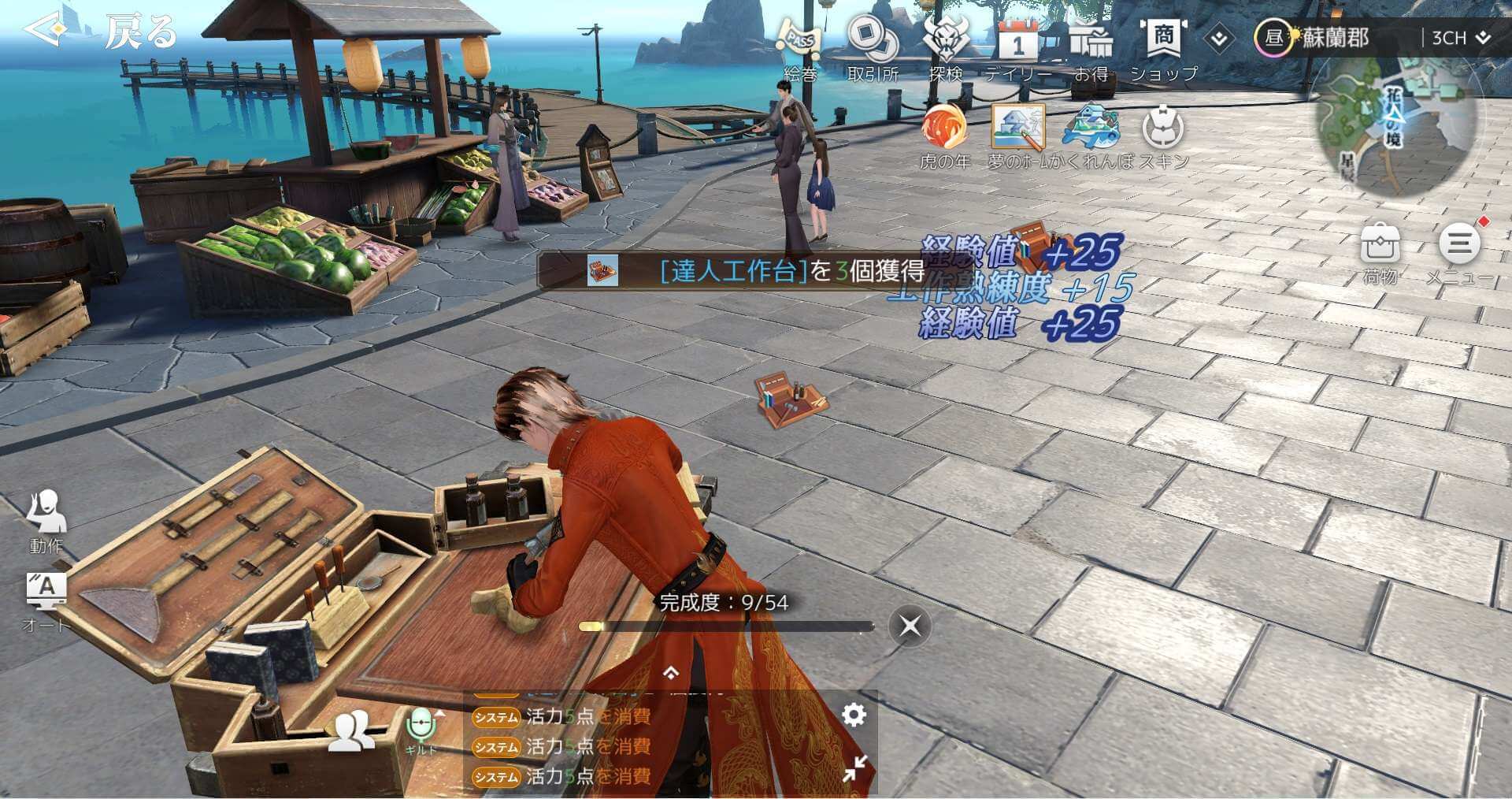Open the デイリー daily calendar
Screen dimensions: 1512x799
pyautogui.click(x=1017, y=46)
